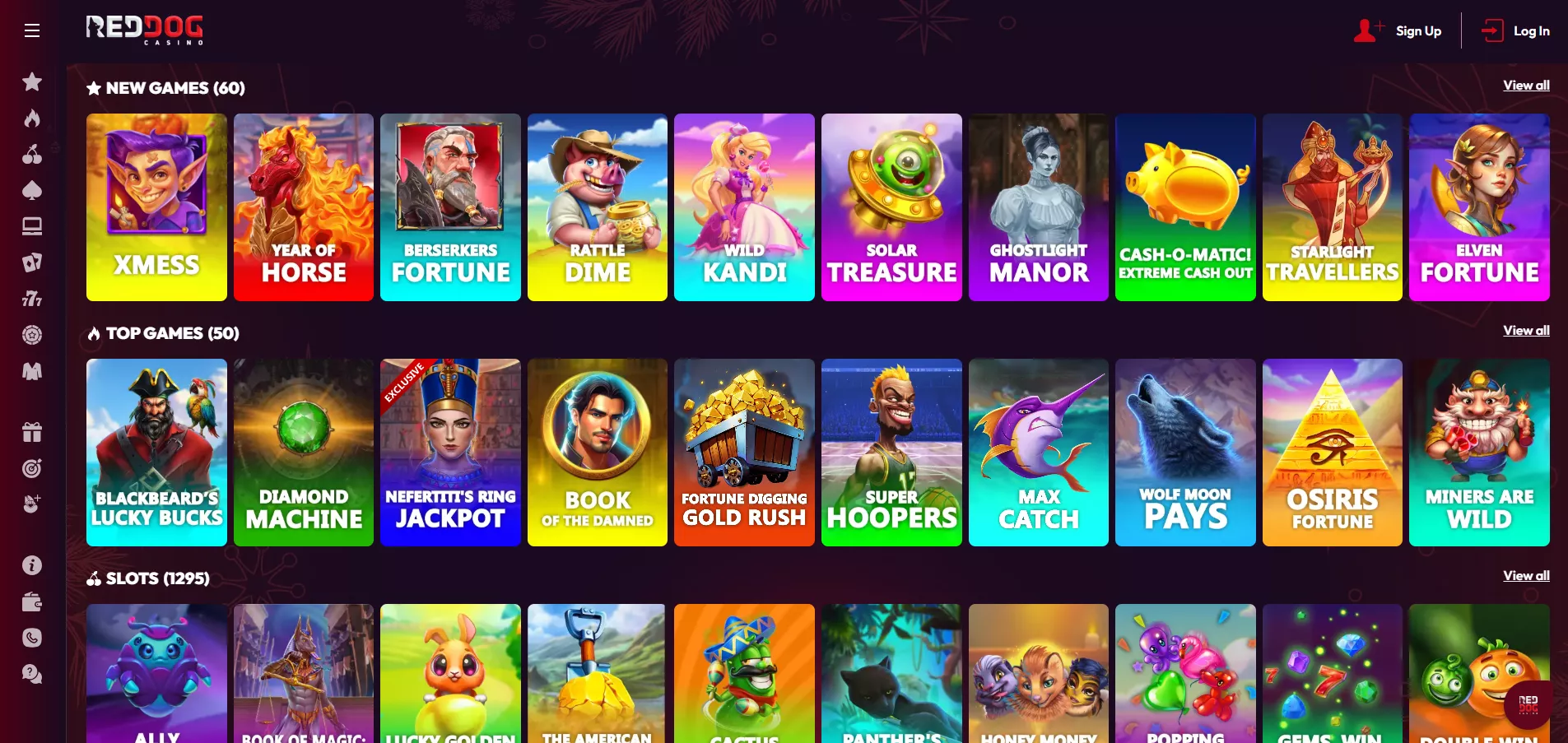Open the 777 jackpot games icon
The image size is (1568, 743).
click(x=32, y=299)
